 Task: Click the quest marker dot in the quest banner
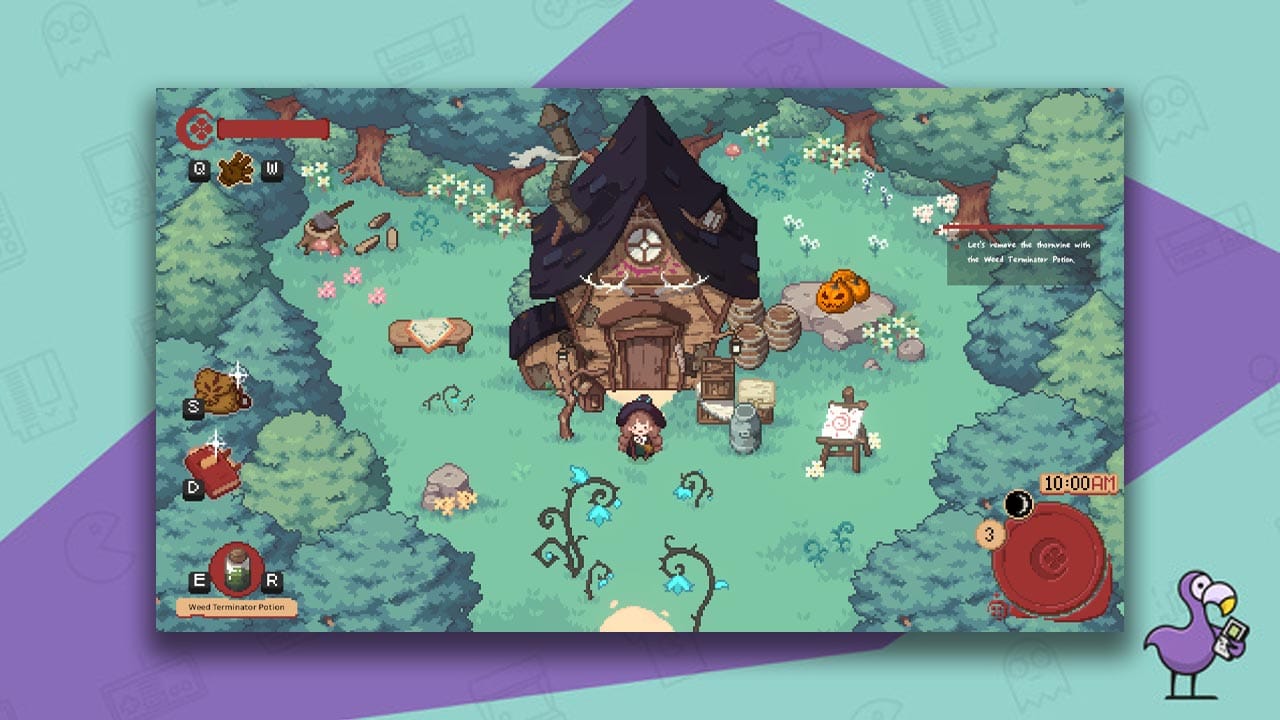(x=957, y=246)
